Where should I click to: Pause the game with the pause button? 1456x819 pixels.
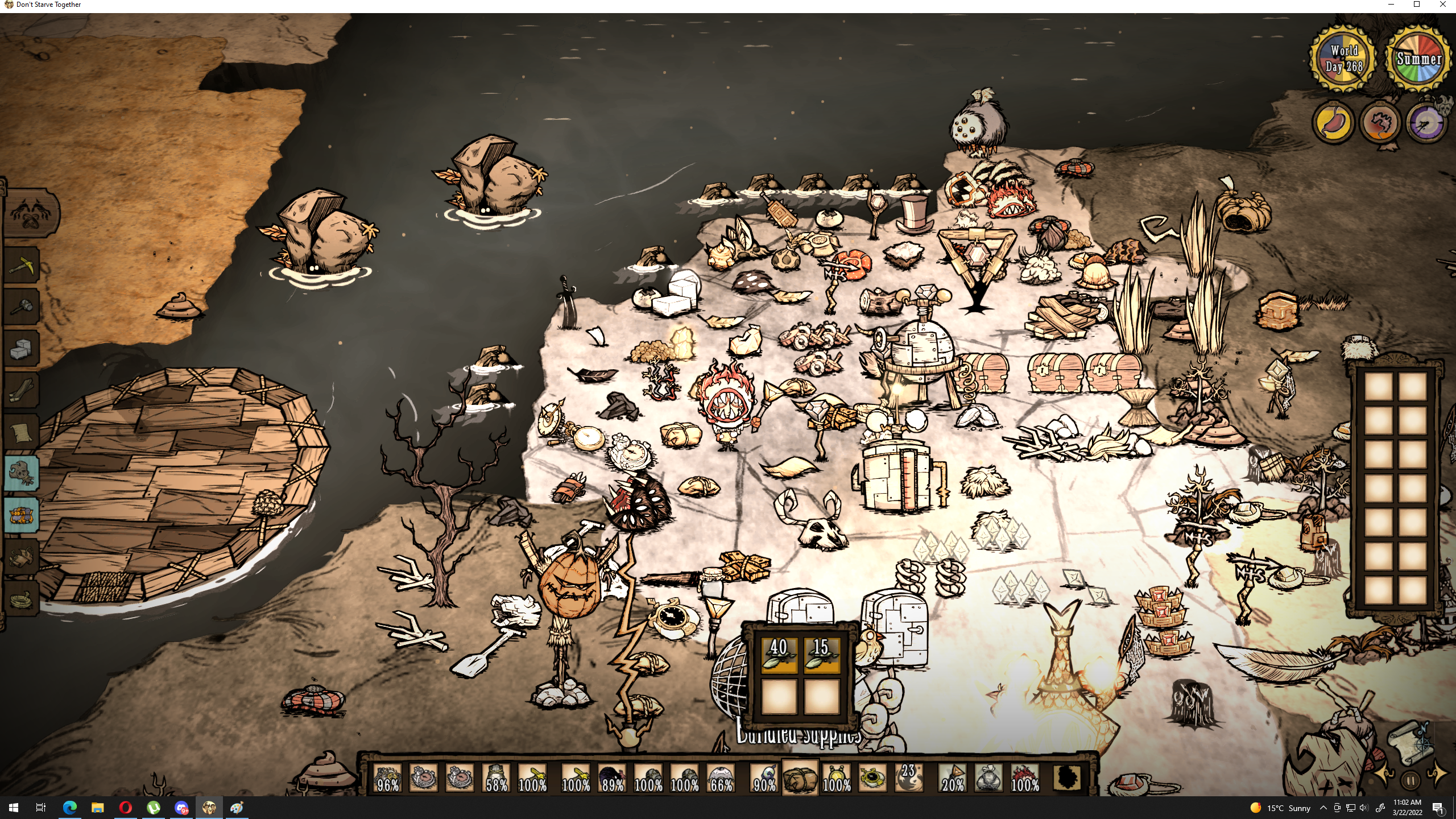coord(1410,780)
